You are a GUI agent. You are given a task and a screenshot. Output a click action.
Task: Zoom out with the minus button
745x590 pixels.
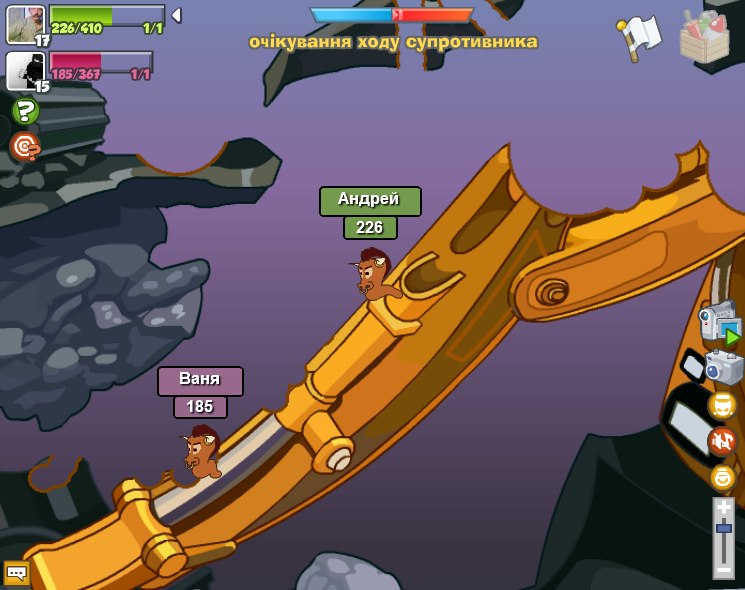click(x=723, y=568)
